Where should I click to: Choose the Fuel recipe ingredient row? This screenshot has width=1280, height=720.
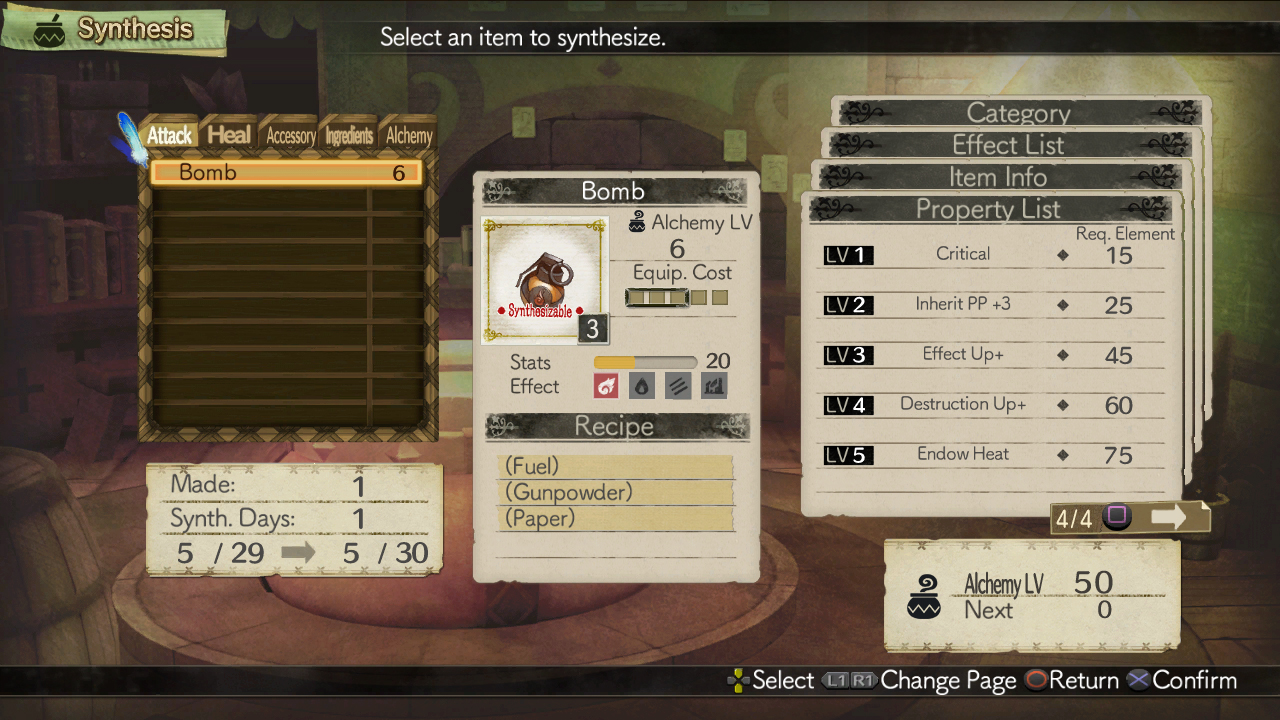click(x=615, y=467)
